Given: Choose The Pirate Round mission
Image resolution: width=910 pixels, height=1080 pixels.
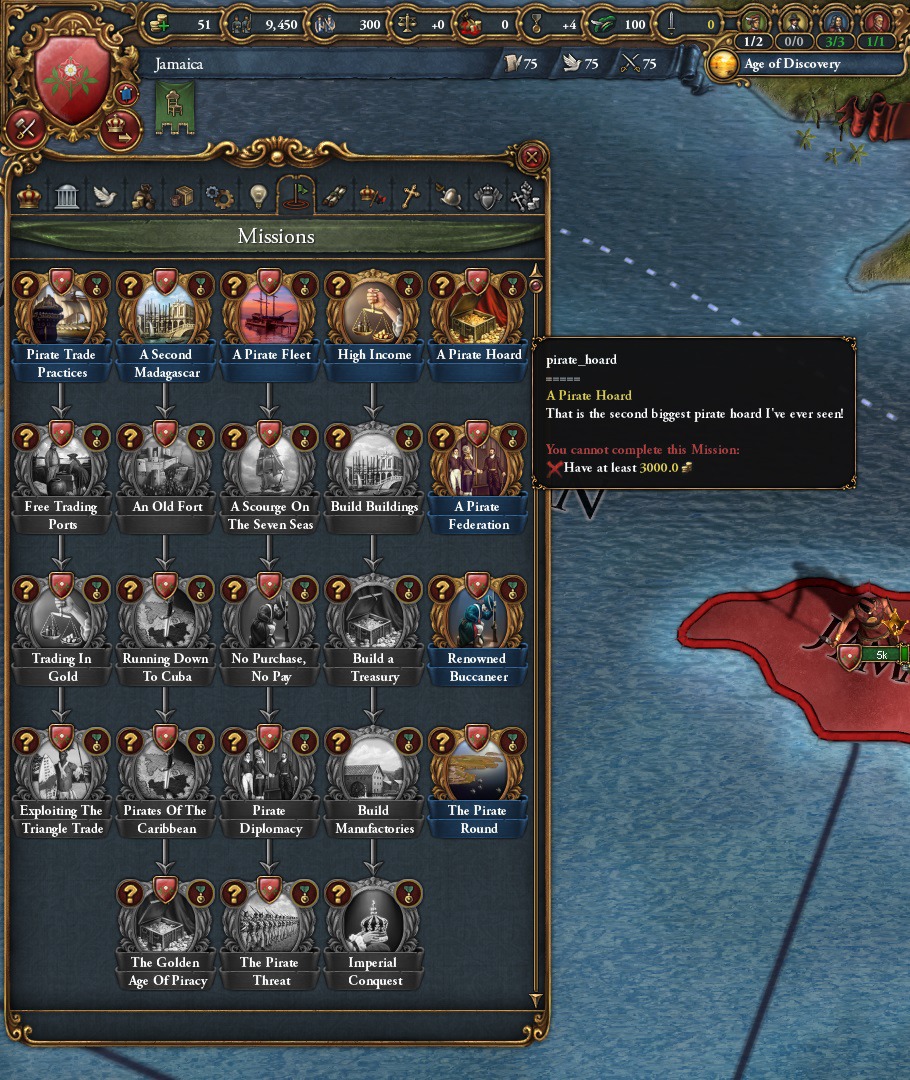Looking at the screenshot, I should point(478,772).
